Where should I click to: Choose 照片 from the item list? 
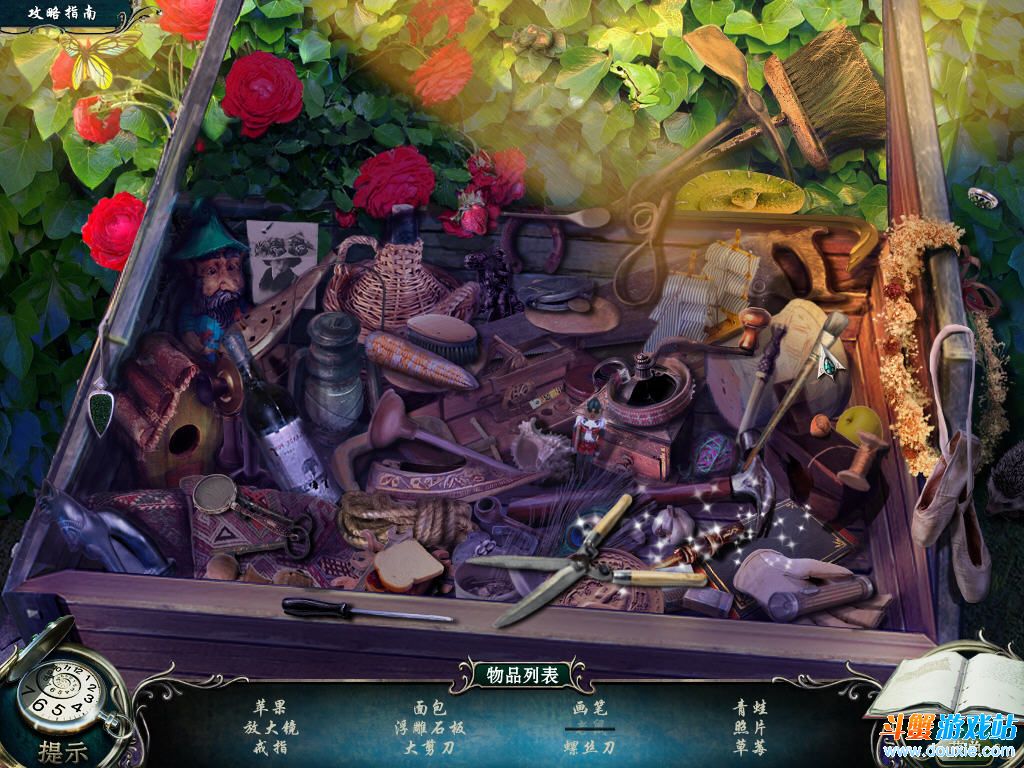pos(749,727)
